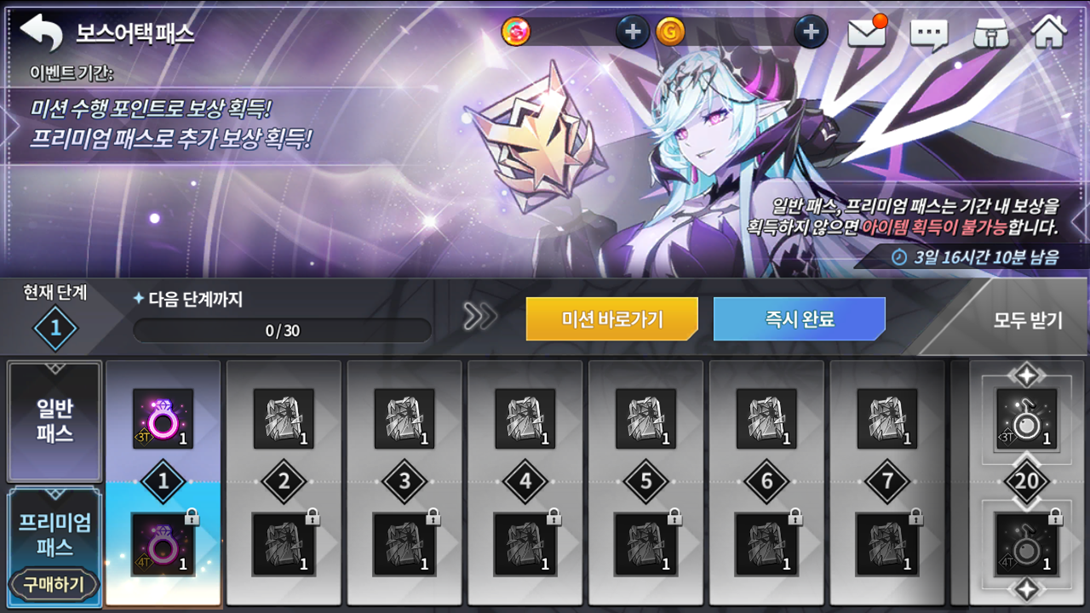Screen dimensions: 1090x613
Task: Add rainbow gem currency with plus button
Action: pos(631,33)
